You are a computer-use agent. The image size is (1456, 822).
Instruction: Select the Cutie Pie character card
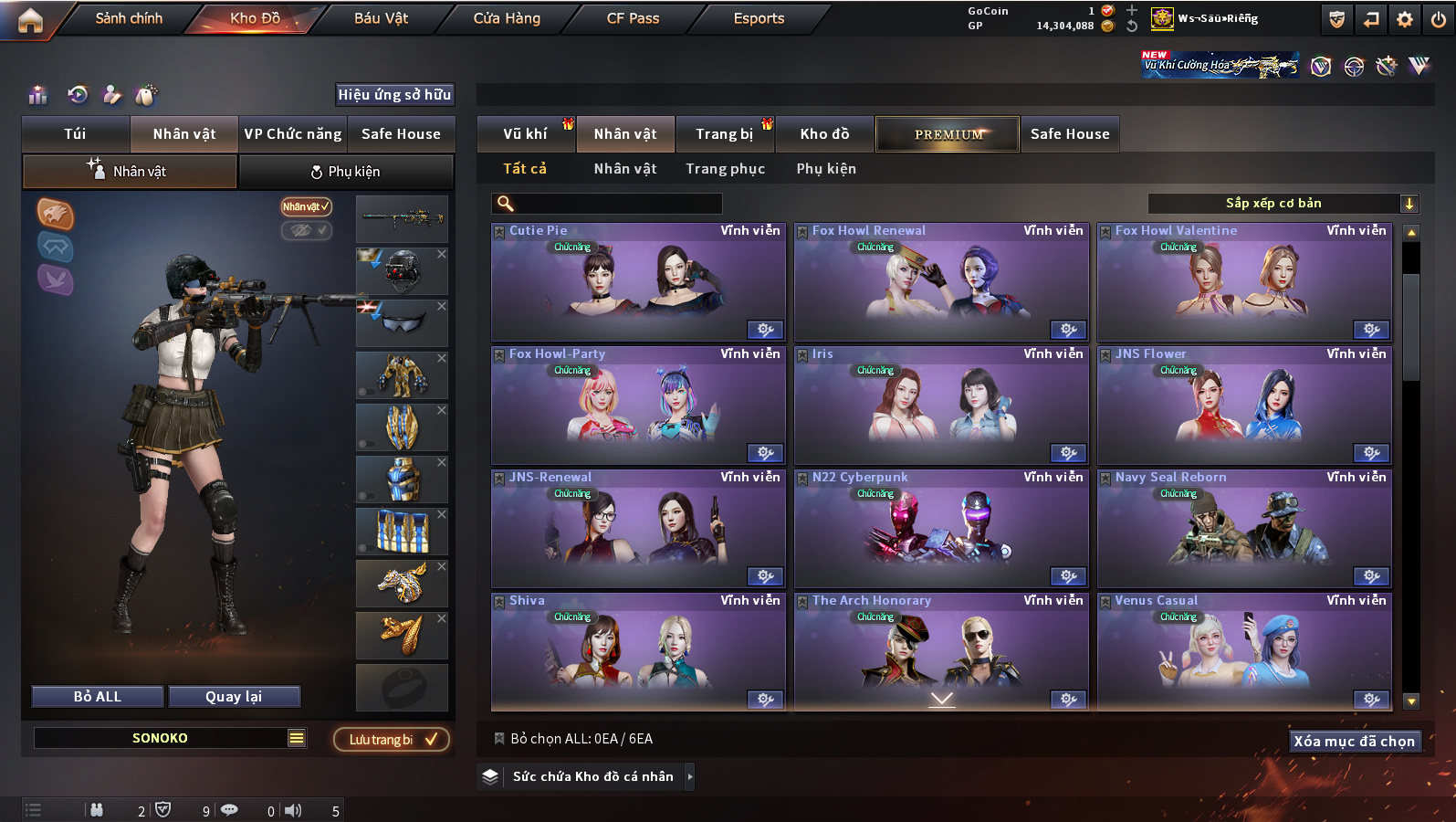point(638,283)
